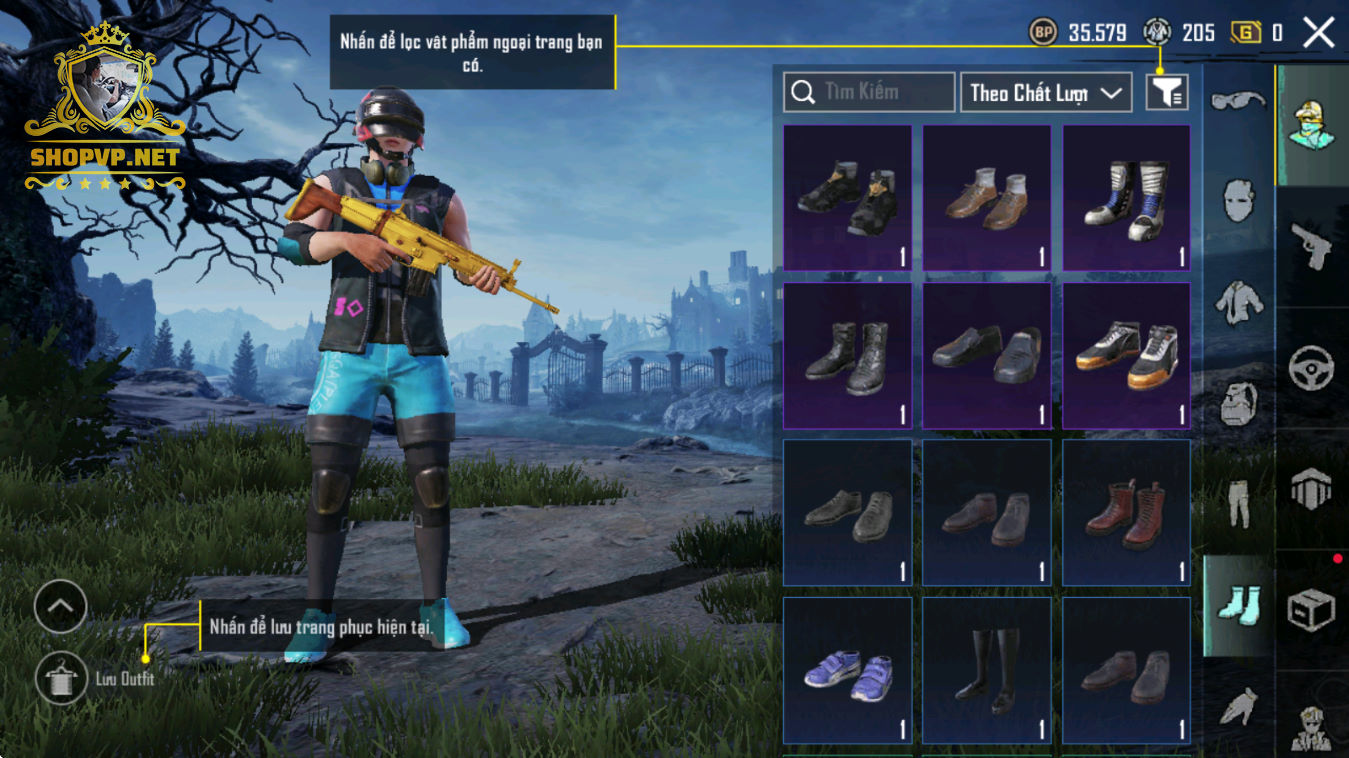Close the inventory with the X button
Viewport: 1349px width, 758px height.
(1318, 33)
